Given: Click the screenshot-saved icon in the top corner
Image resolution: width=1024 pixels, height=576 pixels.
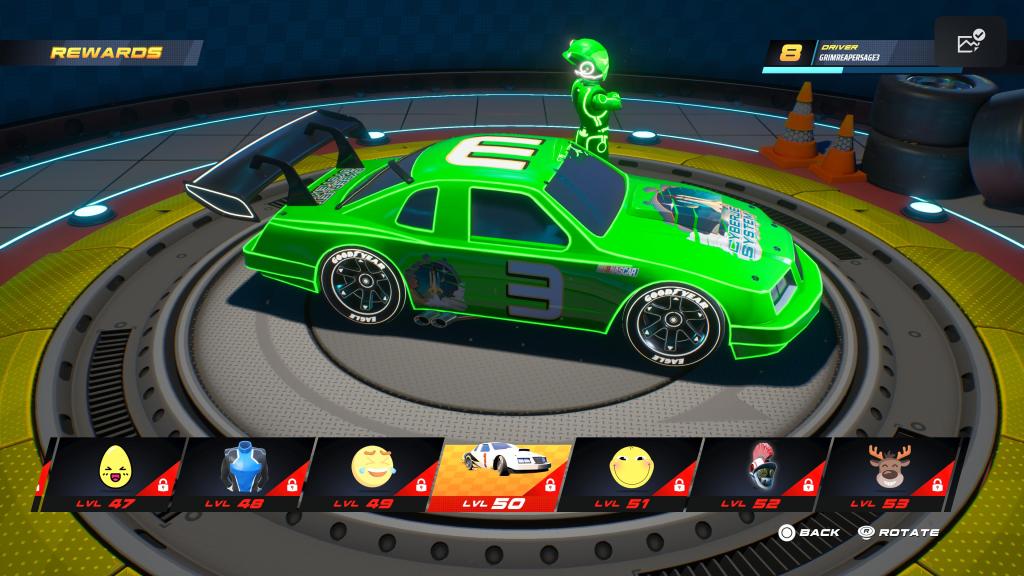Looking at the screenshot, I should click(970, 43).
